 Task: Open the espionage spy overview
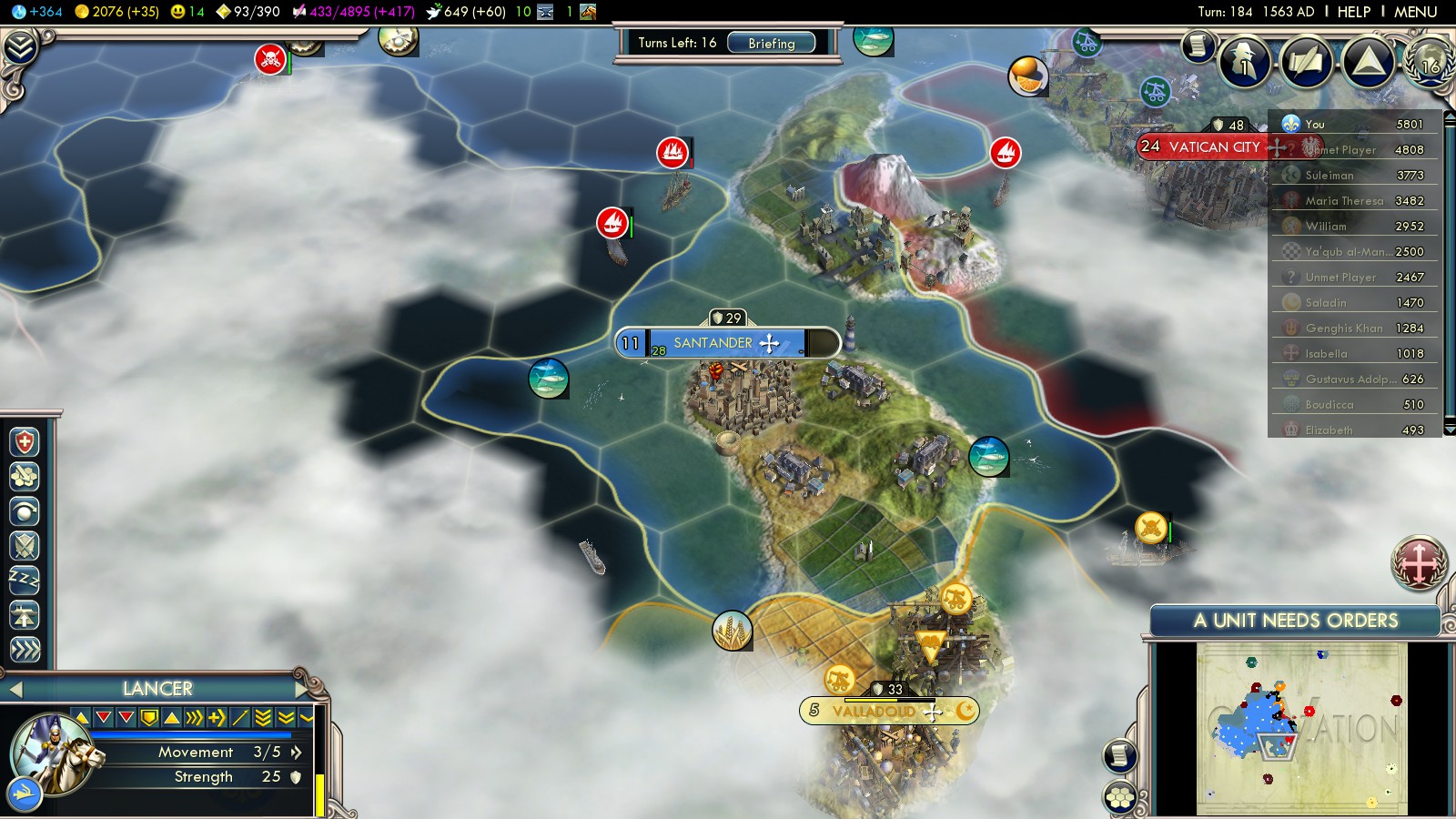click(x=1245, y=61)
